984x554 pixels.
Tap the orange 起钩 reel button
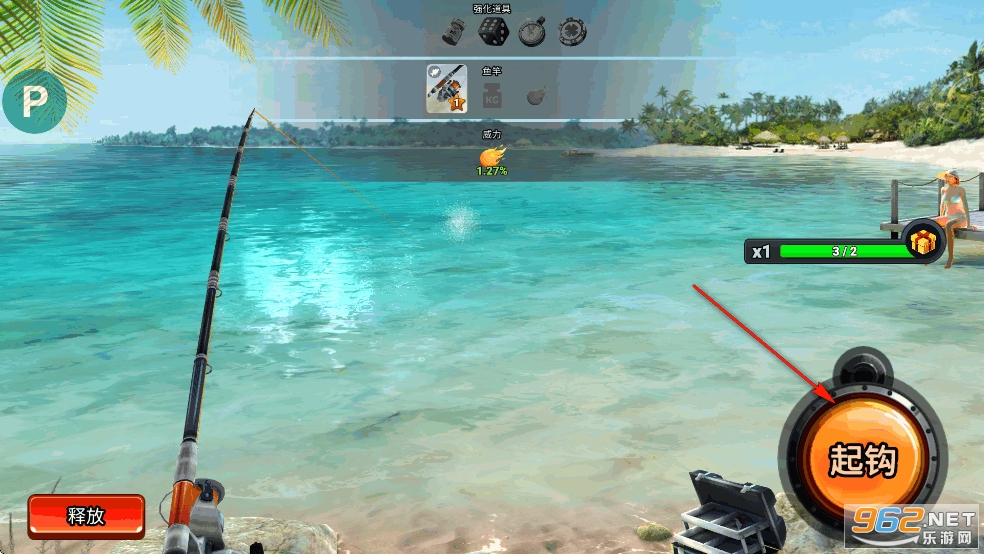(862, 461)
